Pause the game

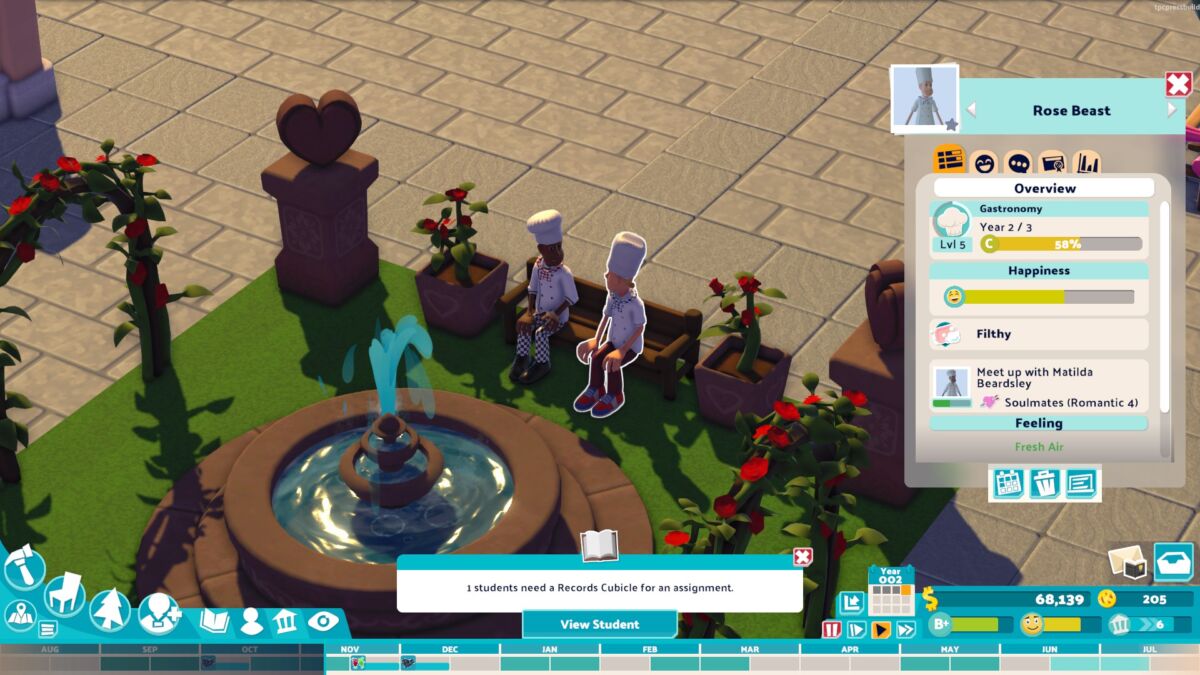(831, 630)
